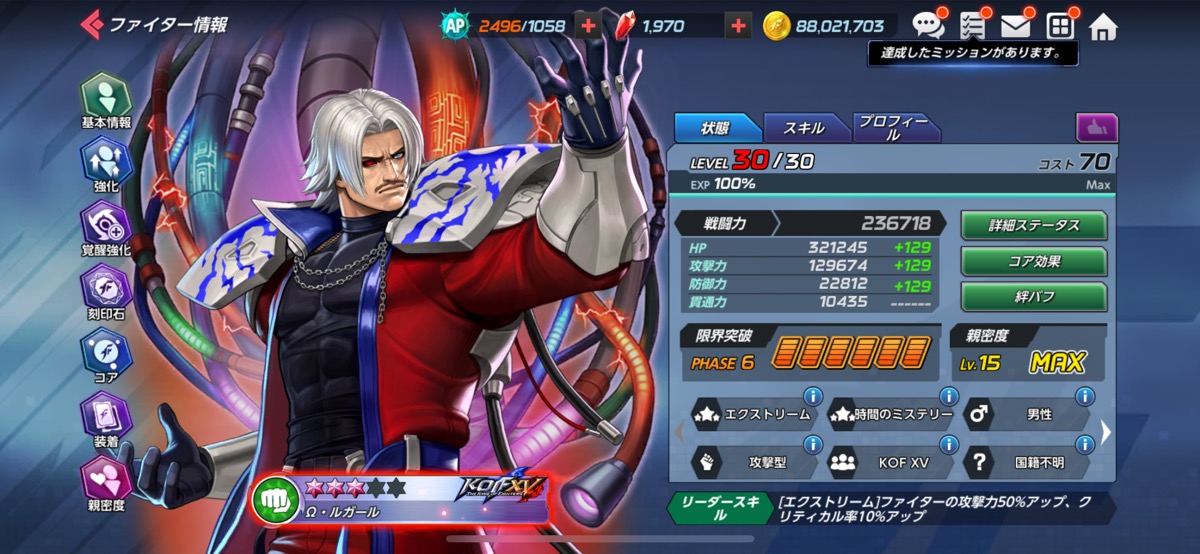This screenshot has width=1200, height=554.
Task: Open the chat speech bubble icon
Action: pos(927,27)
